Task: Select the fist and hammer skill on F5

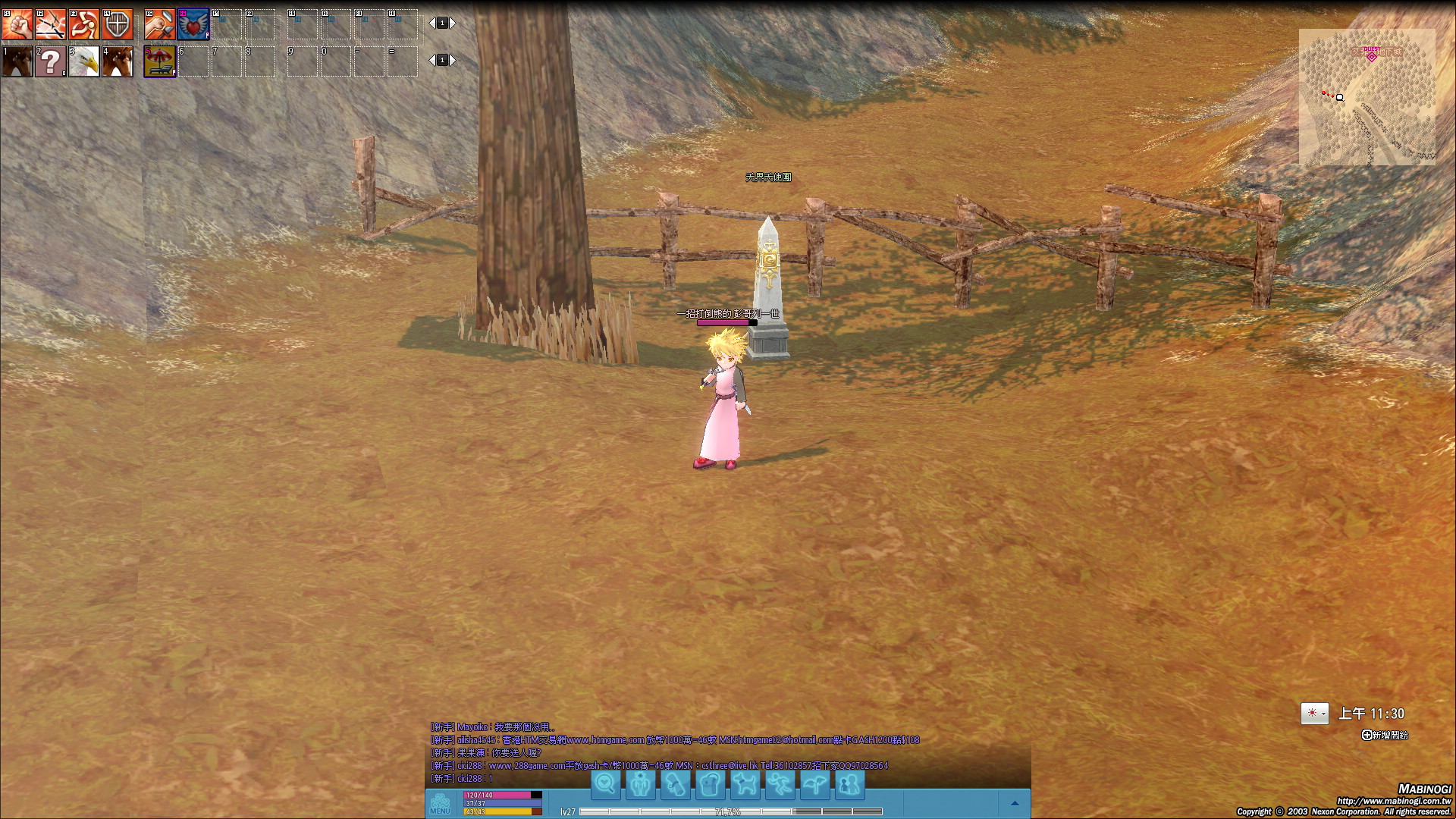Action: pos(160,24)
